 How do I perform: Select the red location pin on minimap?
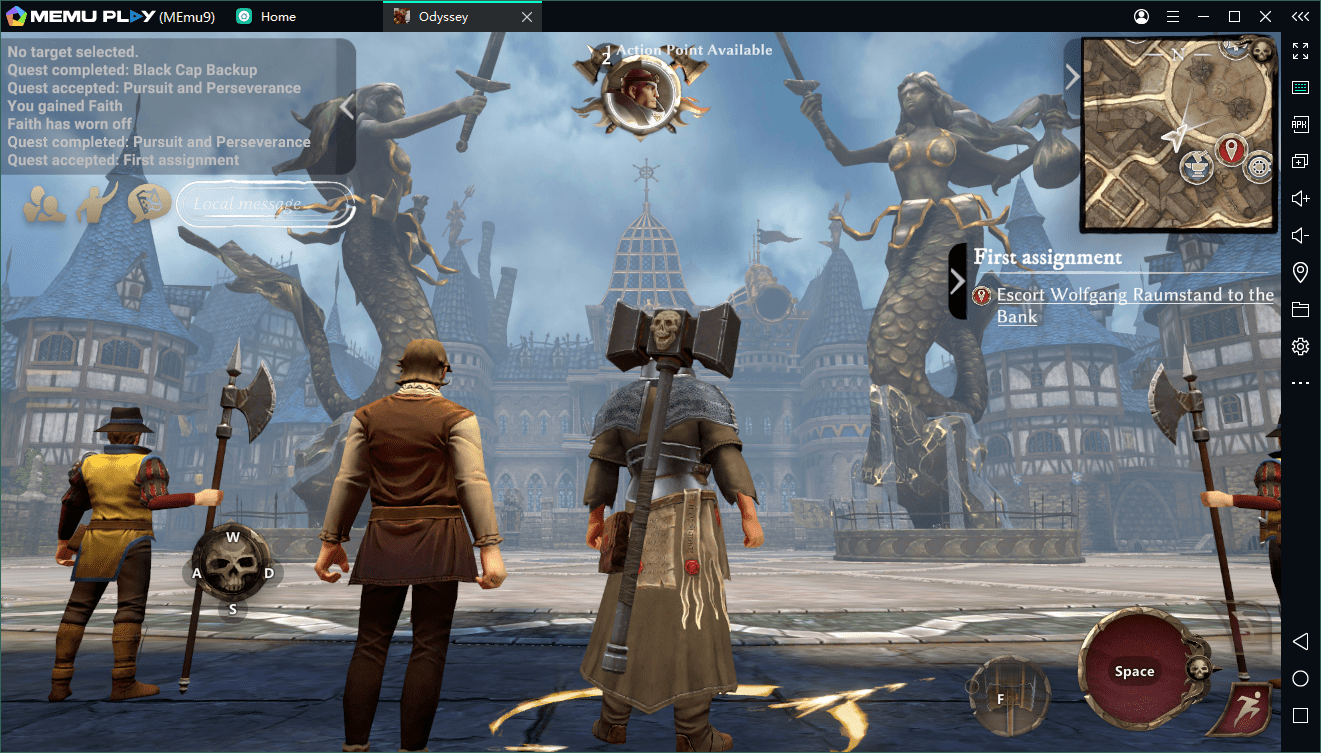click(x=1229, y=151)
